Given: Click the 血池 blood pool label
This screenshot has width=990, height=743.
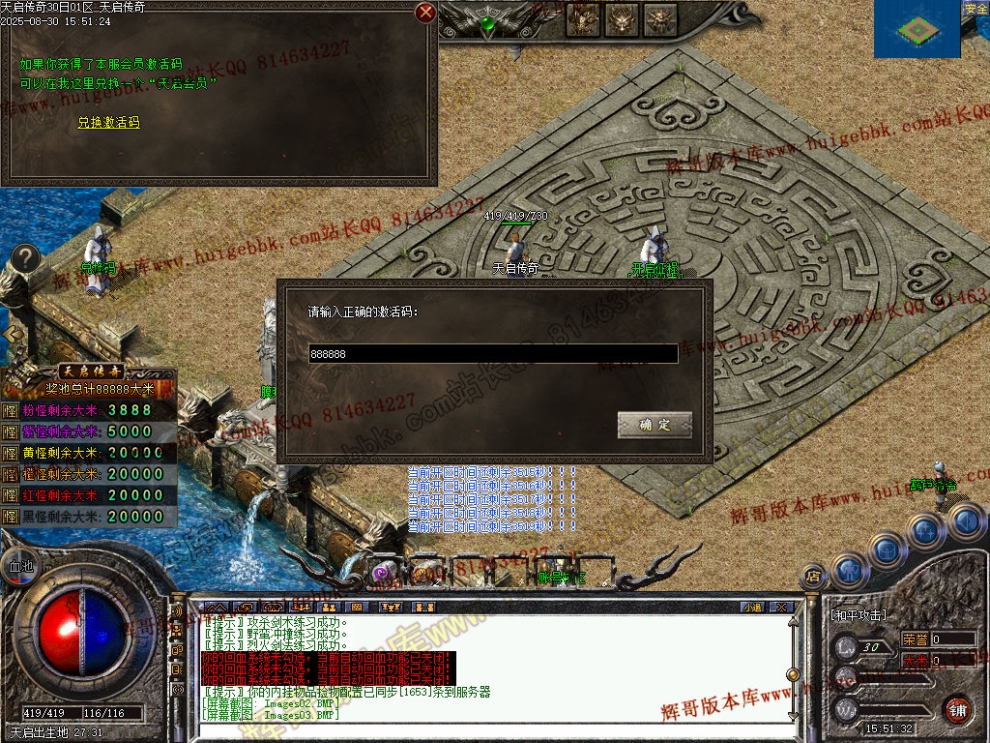Looking at the screenshot, I should click(x=20, y=566).
